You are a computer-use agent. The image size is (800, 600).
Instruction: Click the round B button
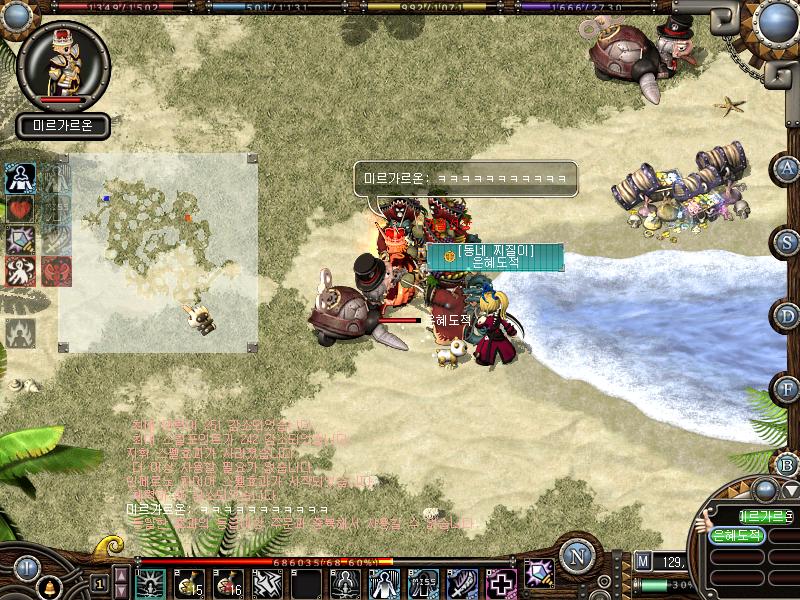788,464
